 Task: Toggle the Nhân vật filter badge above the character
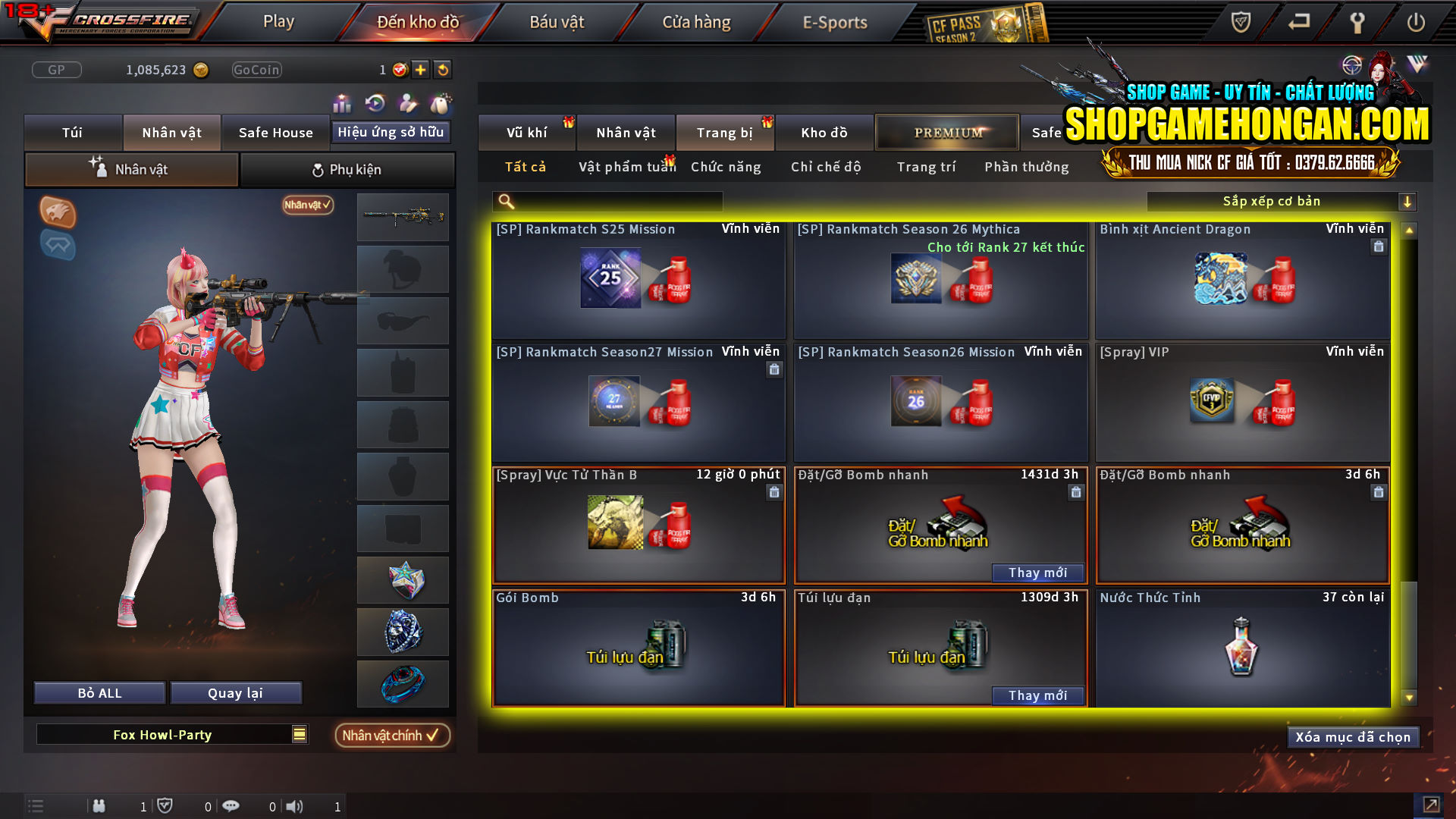306,205
